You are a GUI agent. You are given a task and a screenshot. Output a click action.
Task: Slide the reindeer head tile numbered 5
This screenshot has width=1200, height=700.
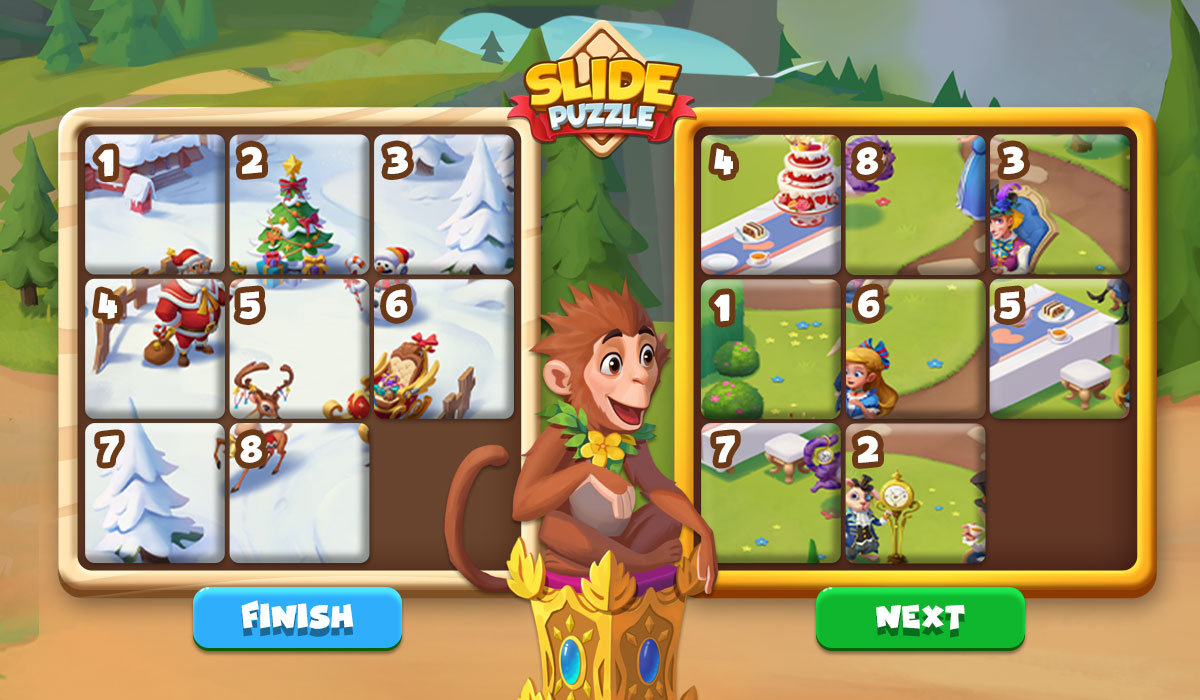coord(299,348)
